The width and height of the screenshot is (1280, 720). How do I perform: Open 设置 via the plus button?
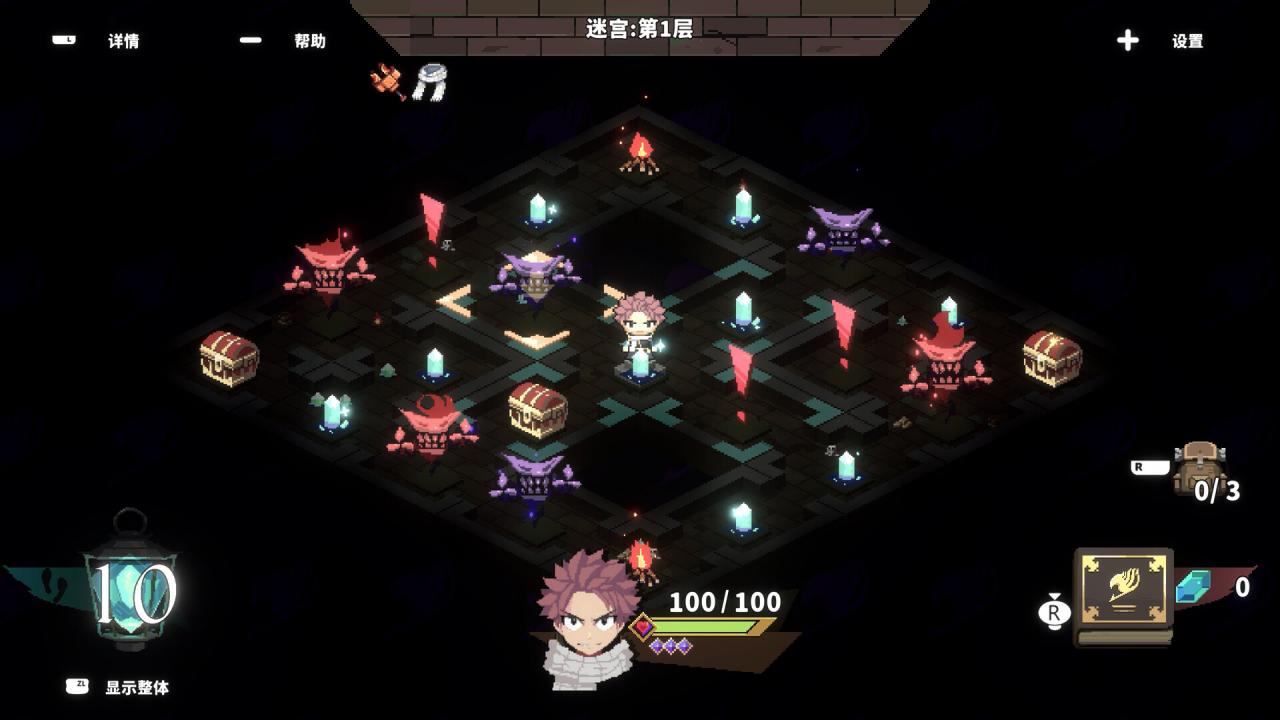pos(1128,40)
